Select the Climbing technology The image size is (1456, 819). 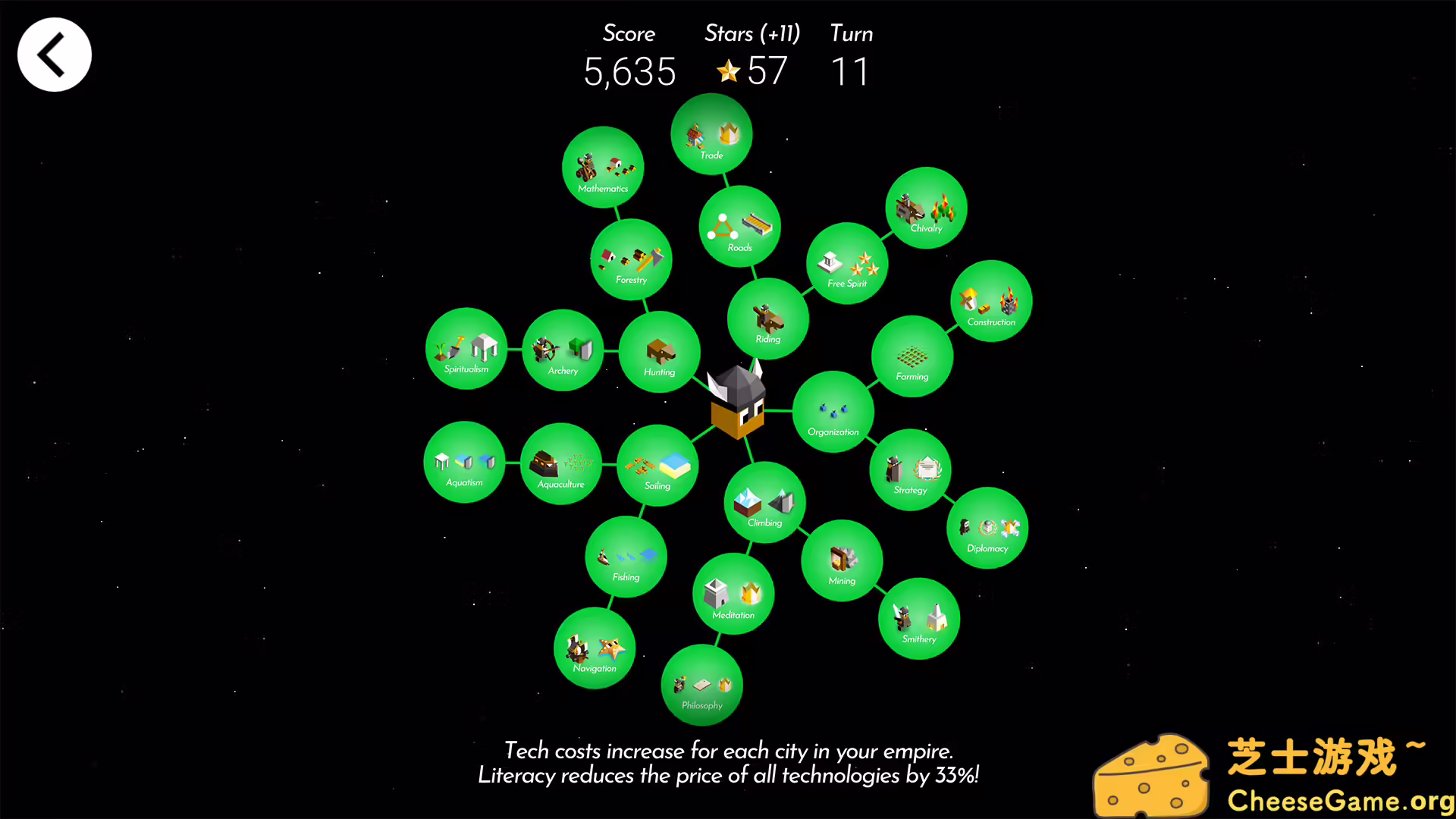click(764, 502)
